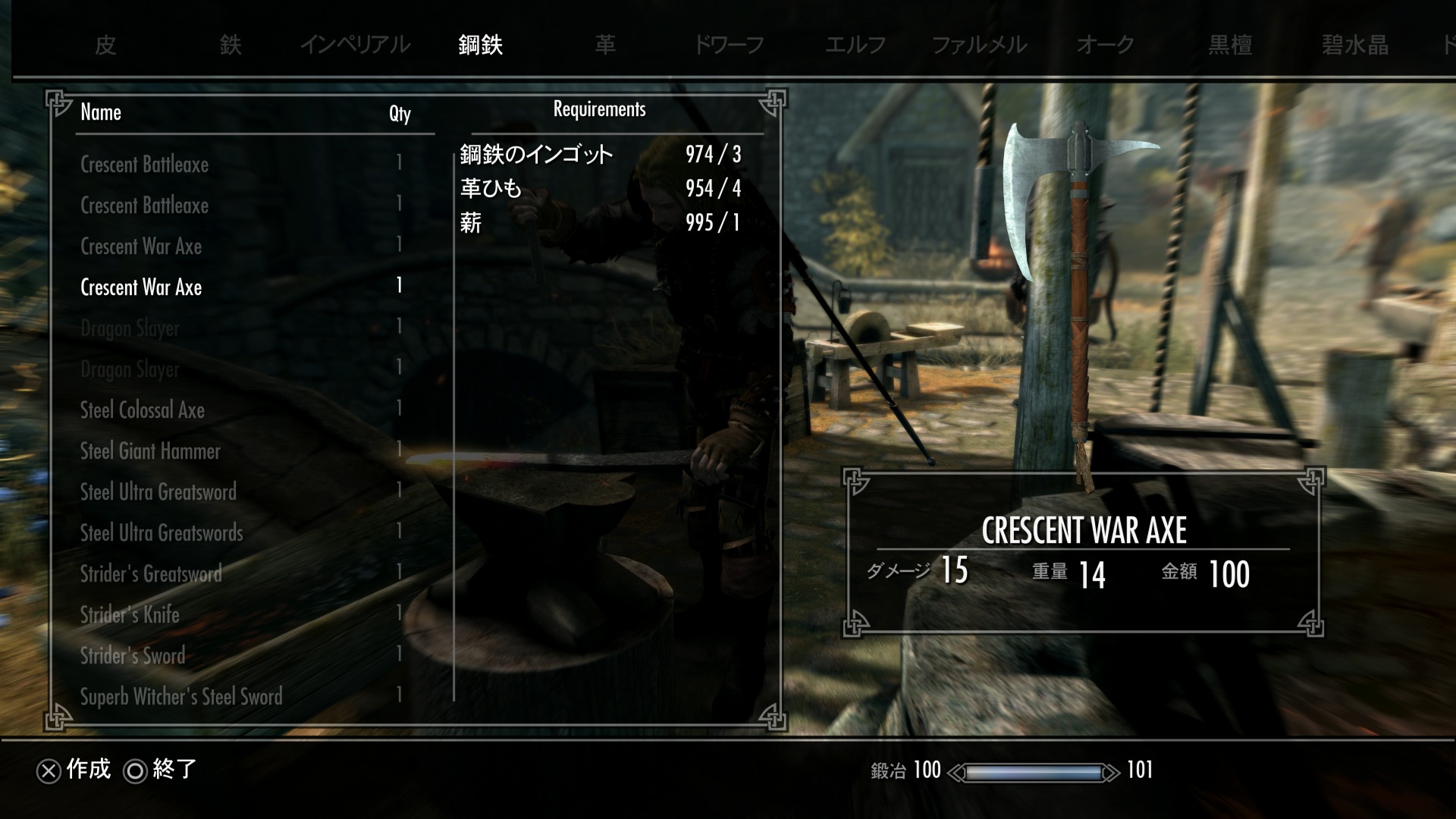The width and height of the screenshot is (1456, 819).
Task: Open the ドワーフ crafting tab
Action: coord(729,45)
